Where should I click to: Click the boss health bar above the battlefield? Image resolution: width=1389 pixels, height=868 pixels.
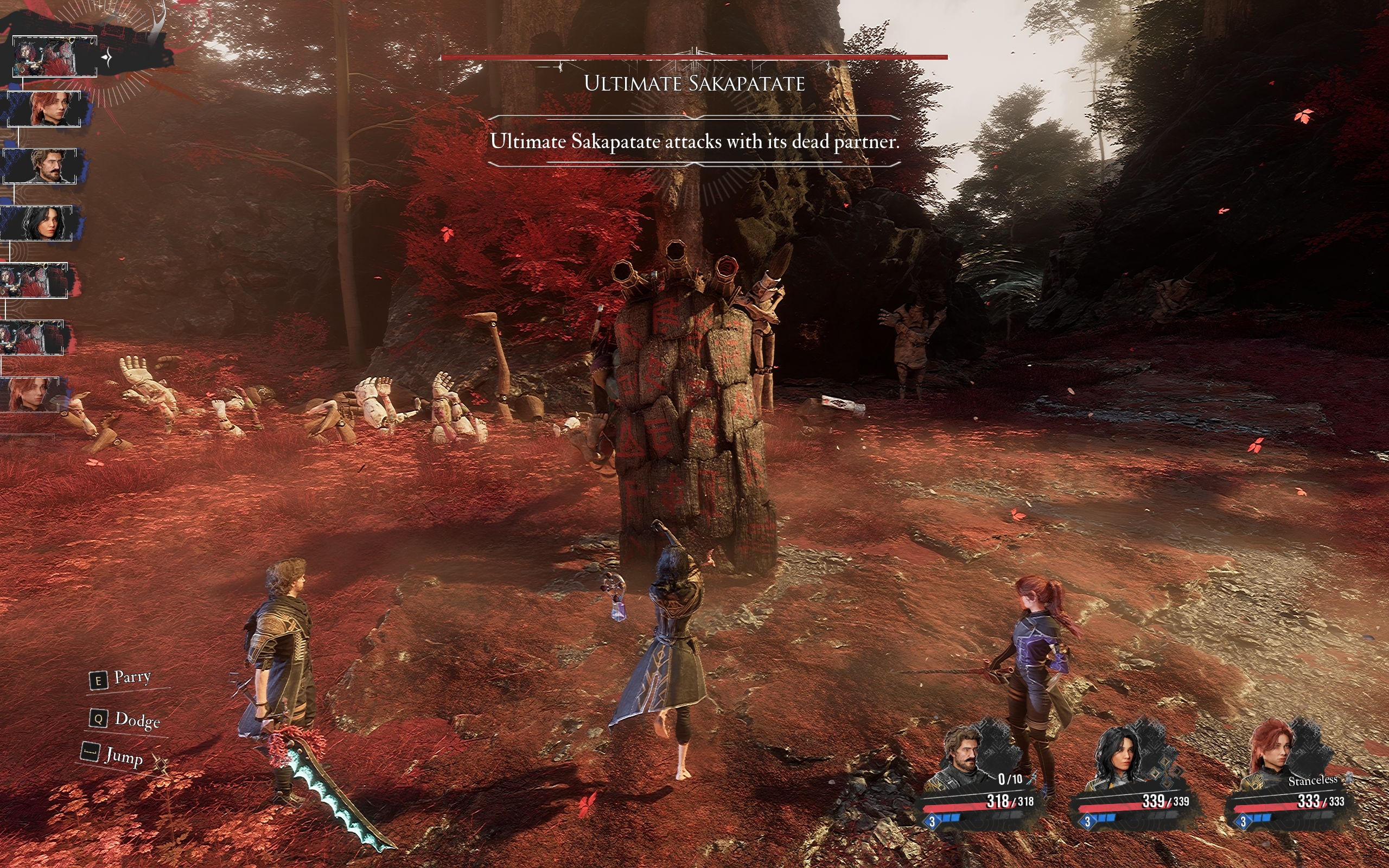694,58
